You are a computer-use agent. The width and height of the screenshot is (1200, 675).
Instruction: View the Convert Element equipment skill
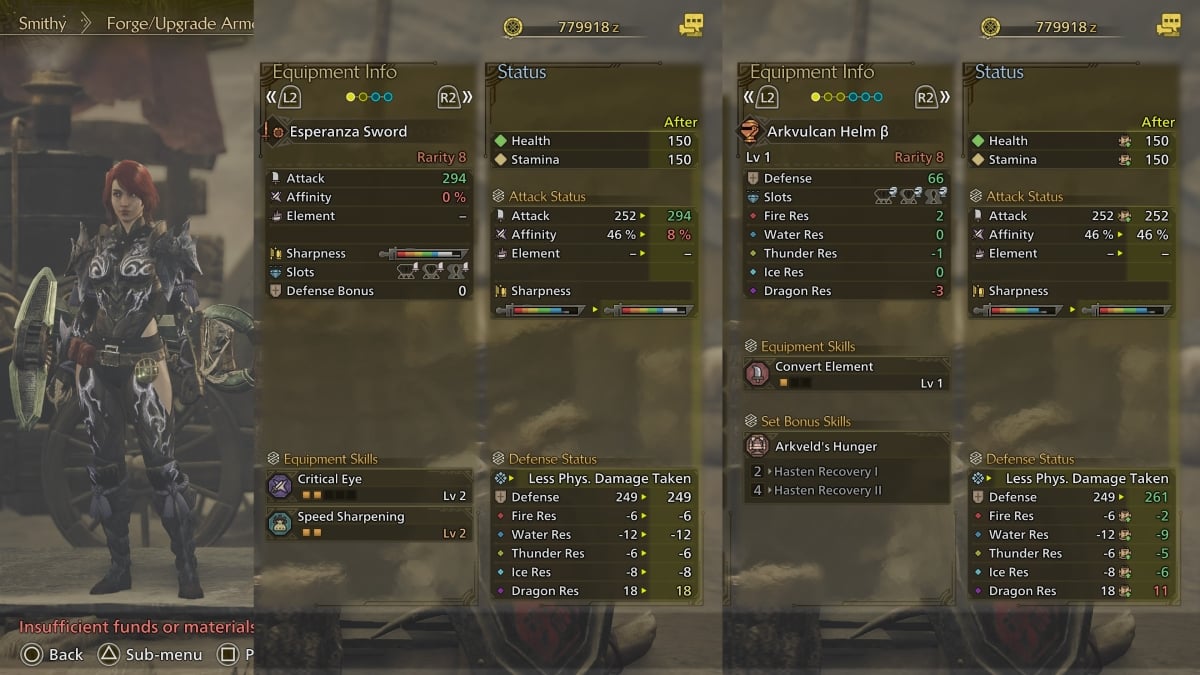[x=846, y=374]
